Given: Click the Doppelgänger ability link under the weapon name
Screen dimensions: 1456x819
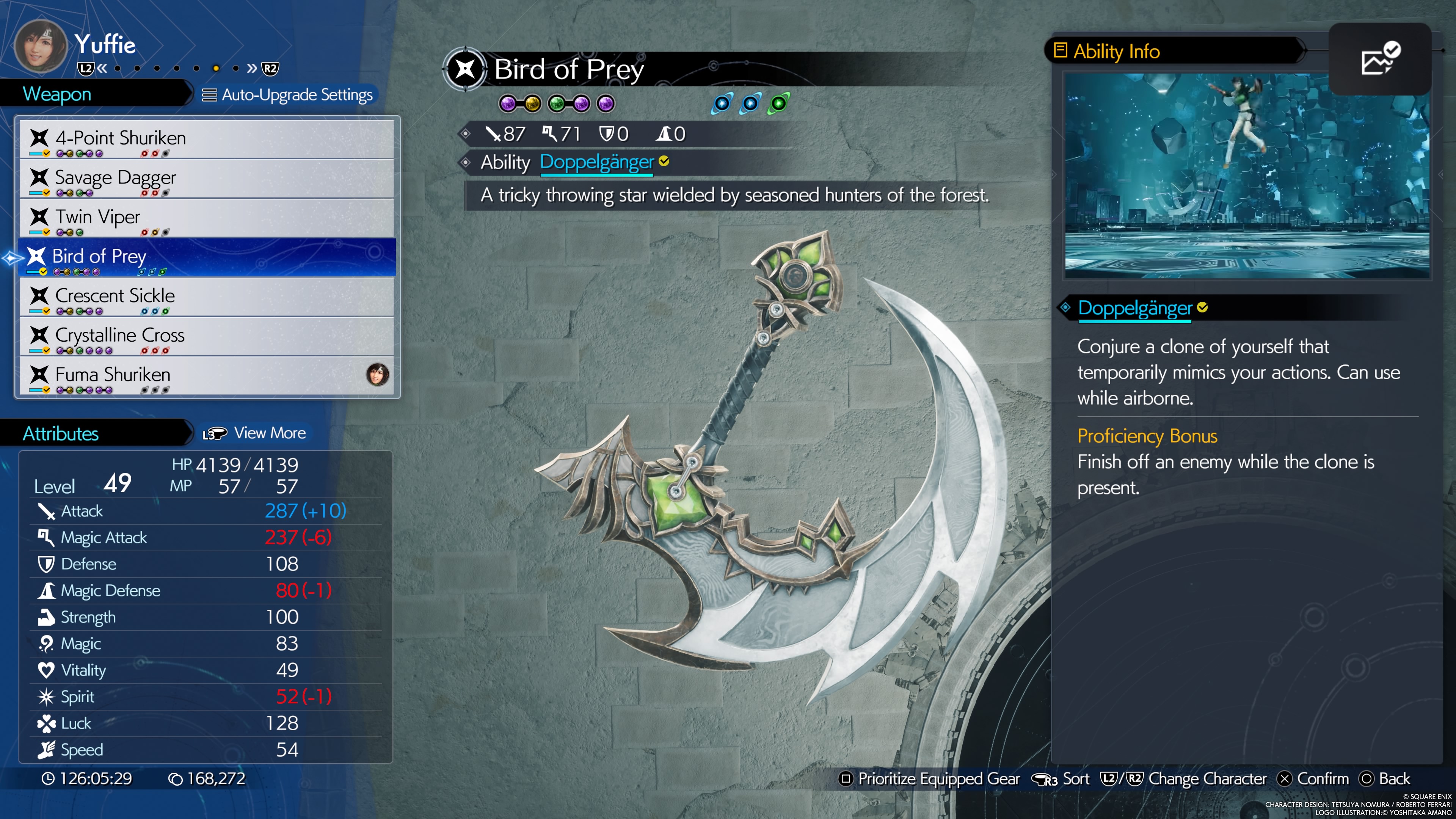Looking at the screenshot, I should pyautogui.click(x=596, y=162).
